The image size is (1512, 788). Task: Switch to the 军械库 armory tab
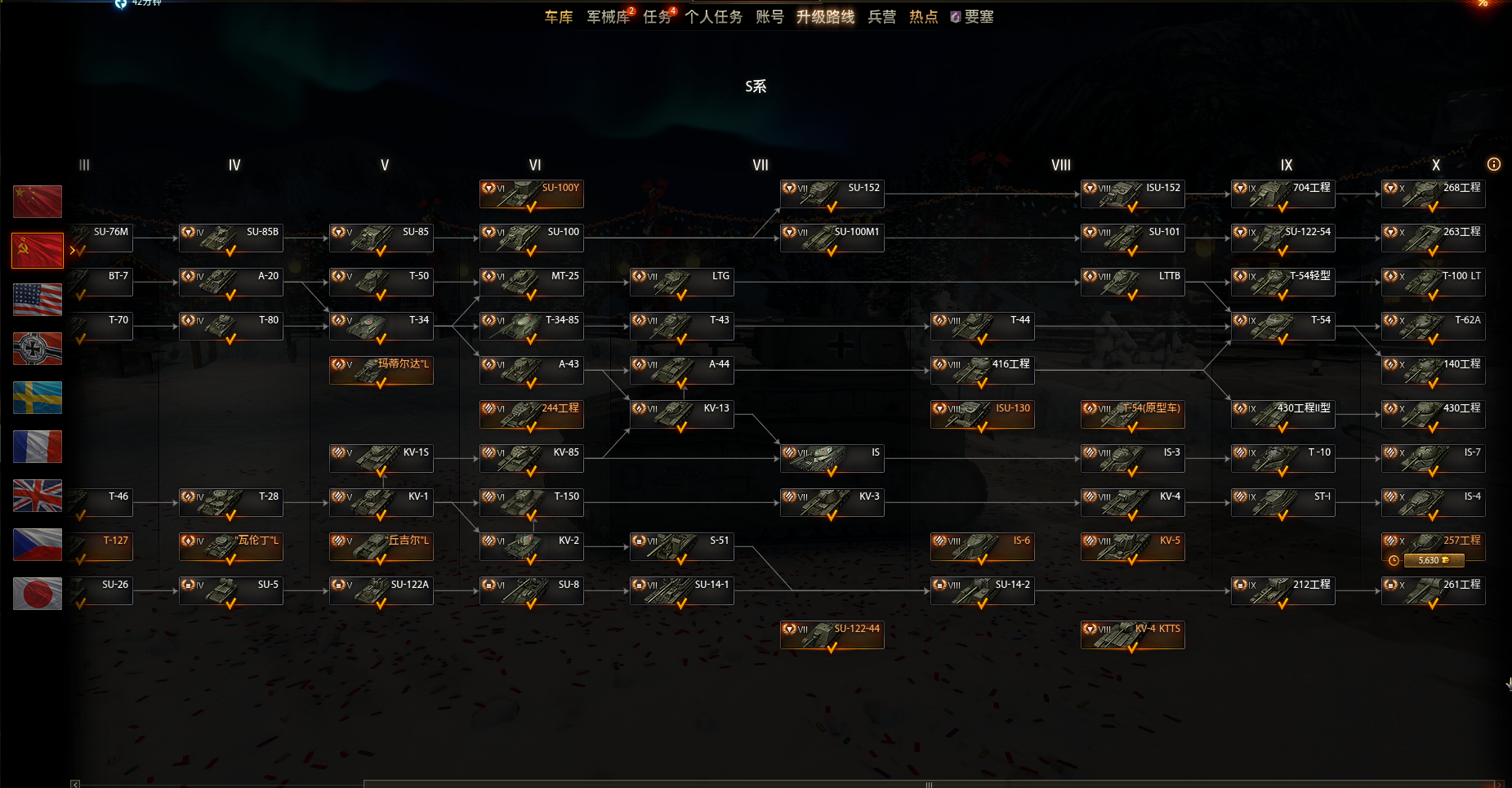tap(608, 17)
